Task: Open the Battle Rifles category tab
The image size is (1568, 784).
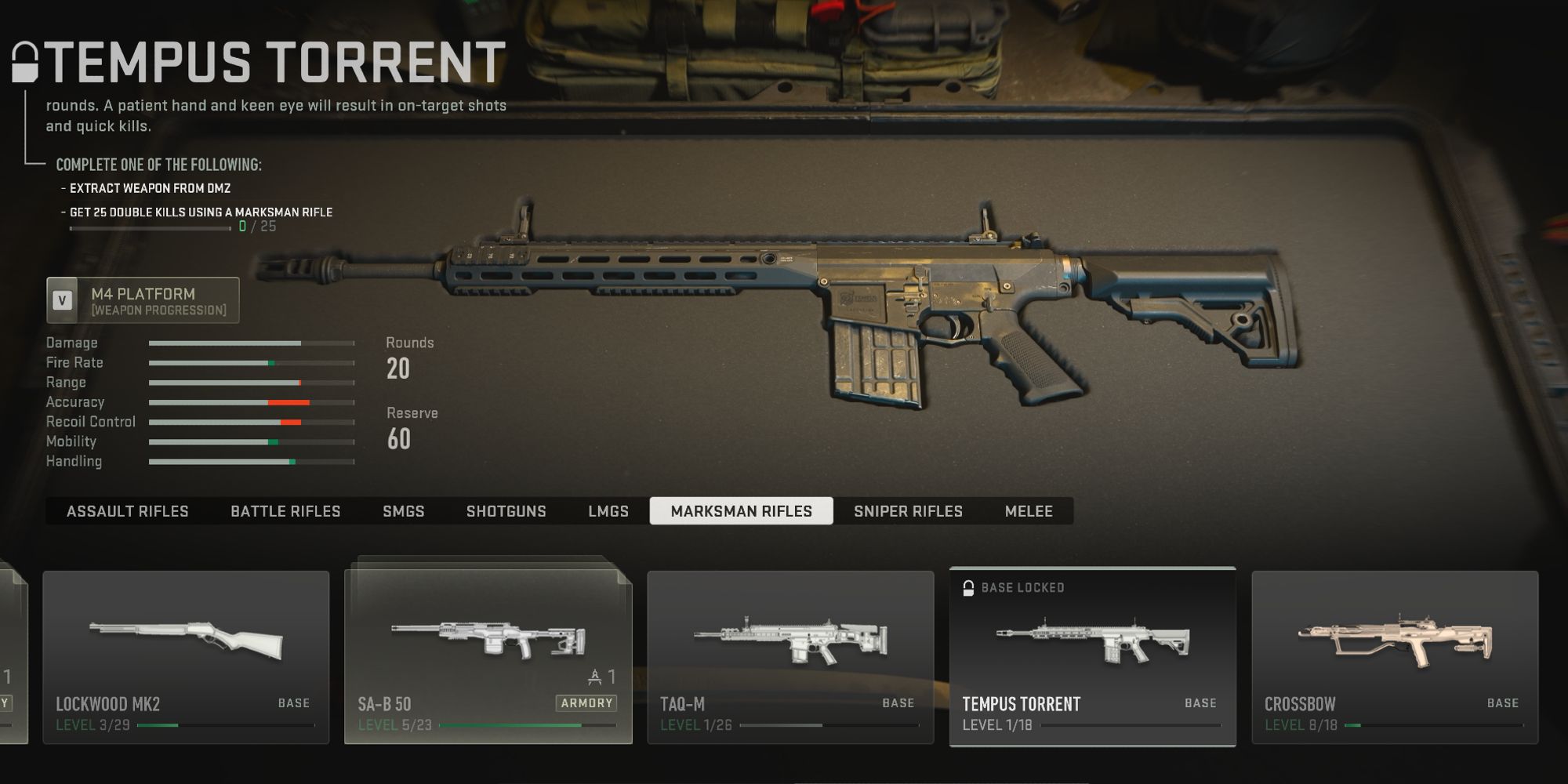Action: [285, 510]
